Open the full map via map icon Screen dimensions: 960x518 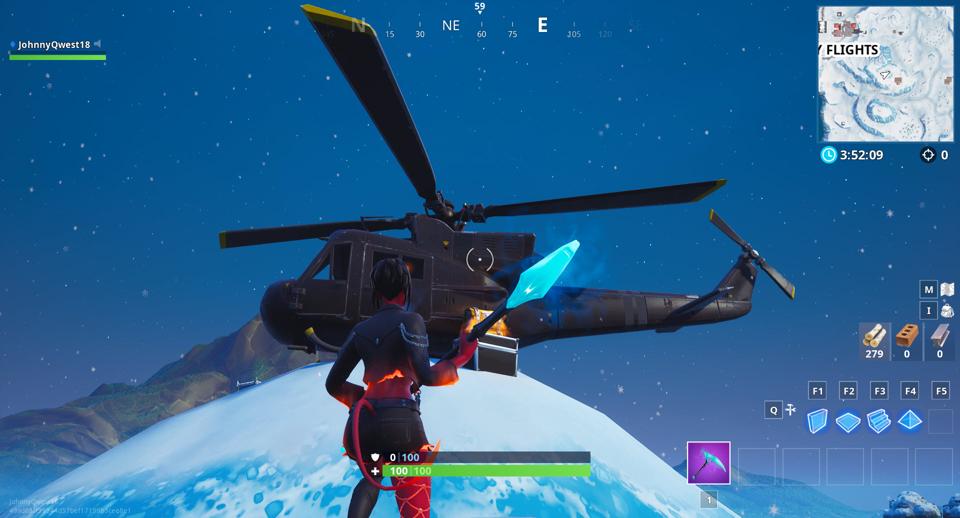pos(946,289)
